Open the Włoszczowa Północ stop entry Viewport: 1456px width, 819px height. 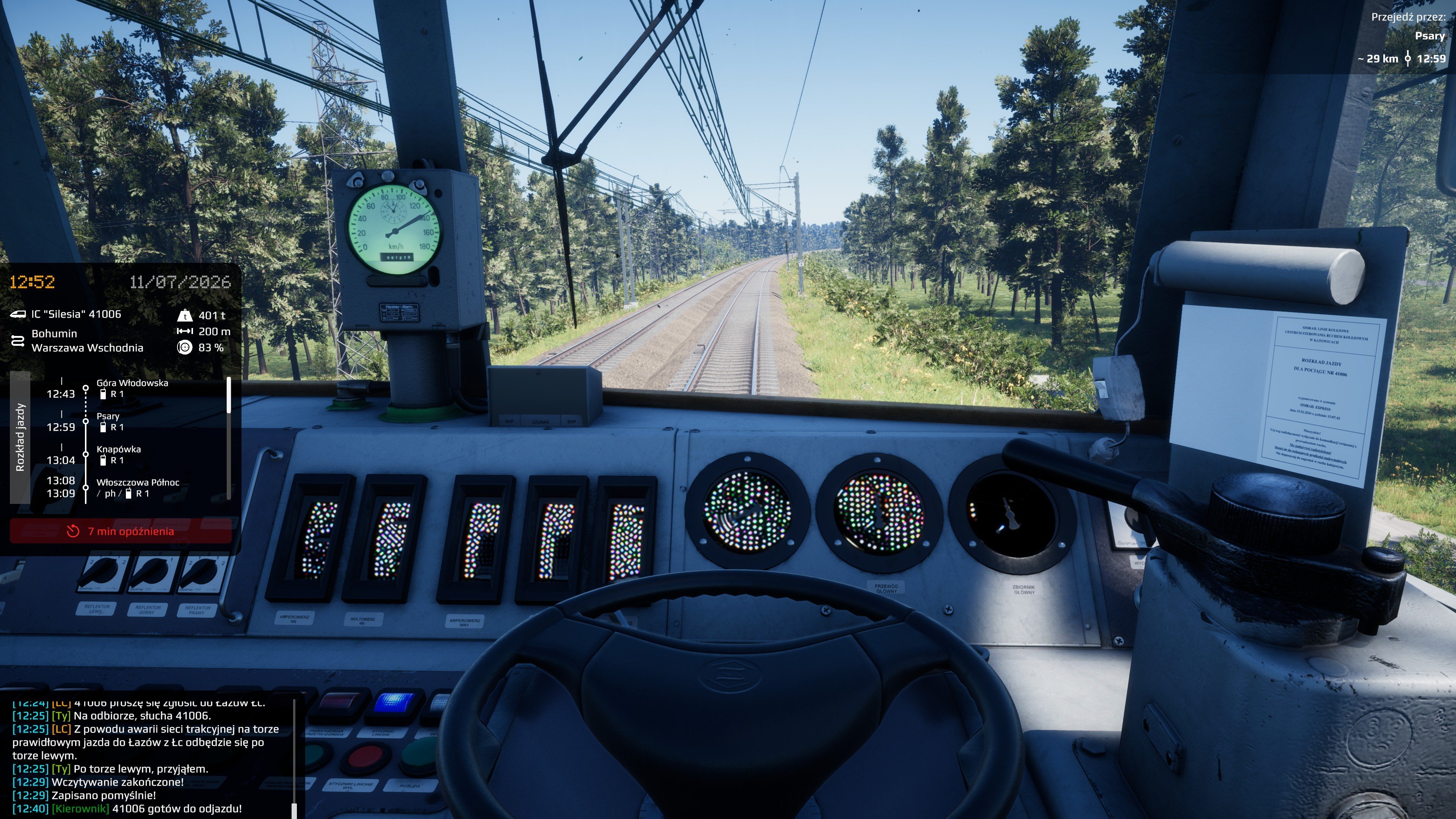[x=137, y=487]
